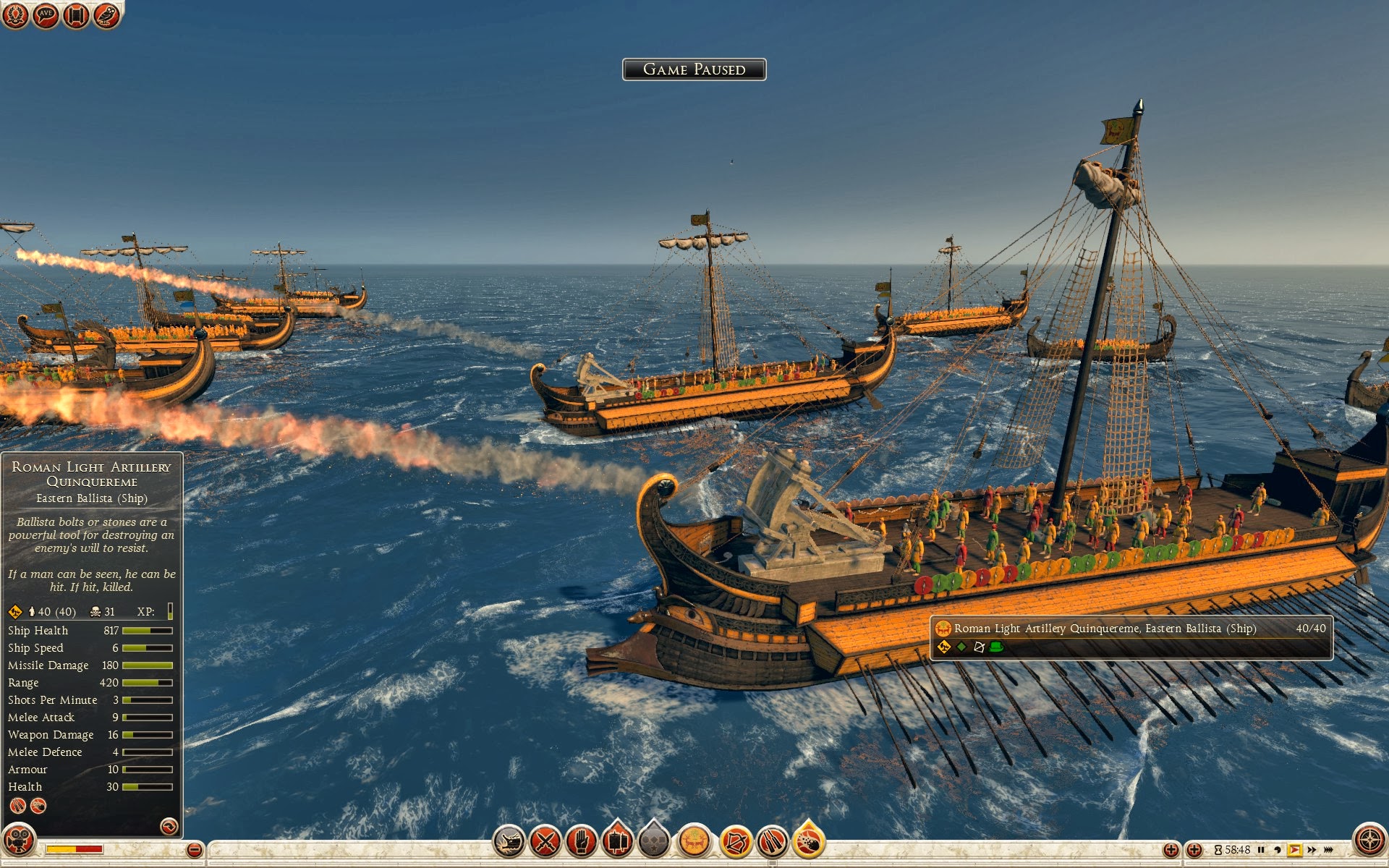Open the laurel wreath menu button
This screenshot has width=1389, height=868.
[x=15, y=15]
